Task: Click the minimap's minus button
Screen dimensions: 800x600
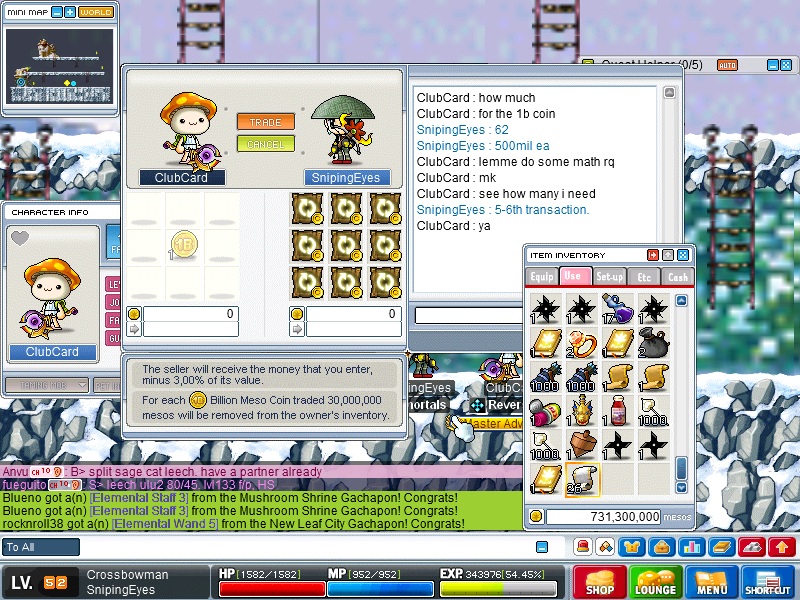Action: click(x=57, y=12)
